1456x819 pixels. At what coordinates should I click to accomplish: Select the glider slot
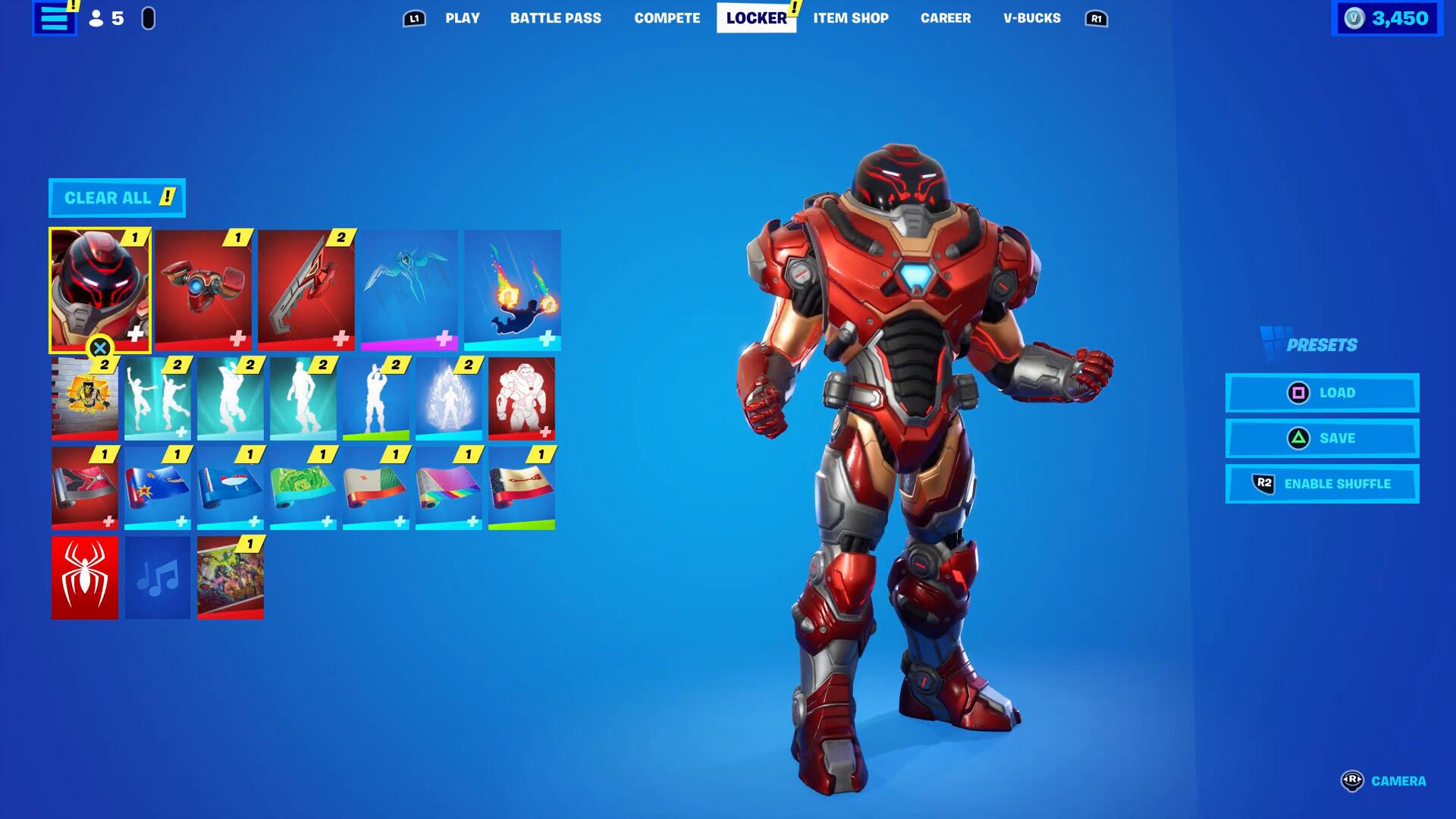409,290
